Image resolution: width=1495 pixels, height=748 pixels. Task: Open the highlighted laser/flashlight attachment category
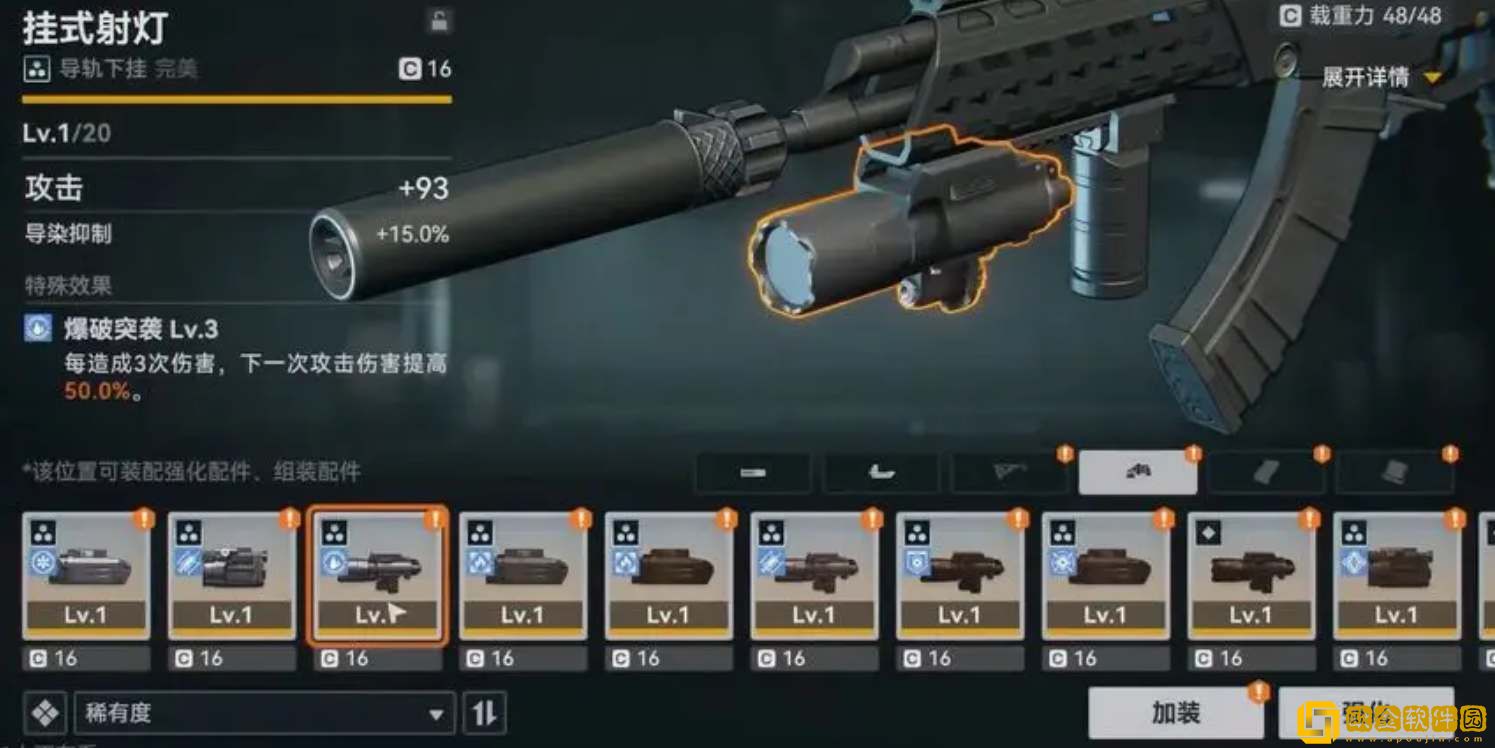(1139, 472)
